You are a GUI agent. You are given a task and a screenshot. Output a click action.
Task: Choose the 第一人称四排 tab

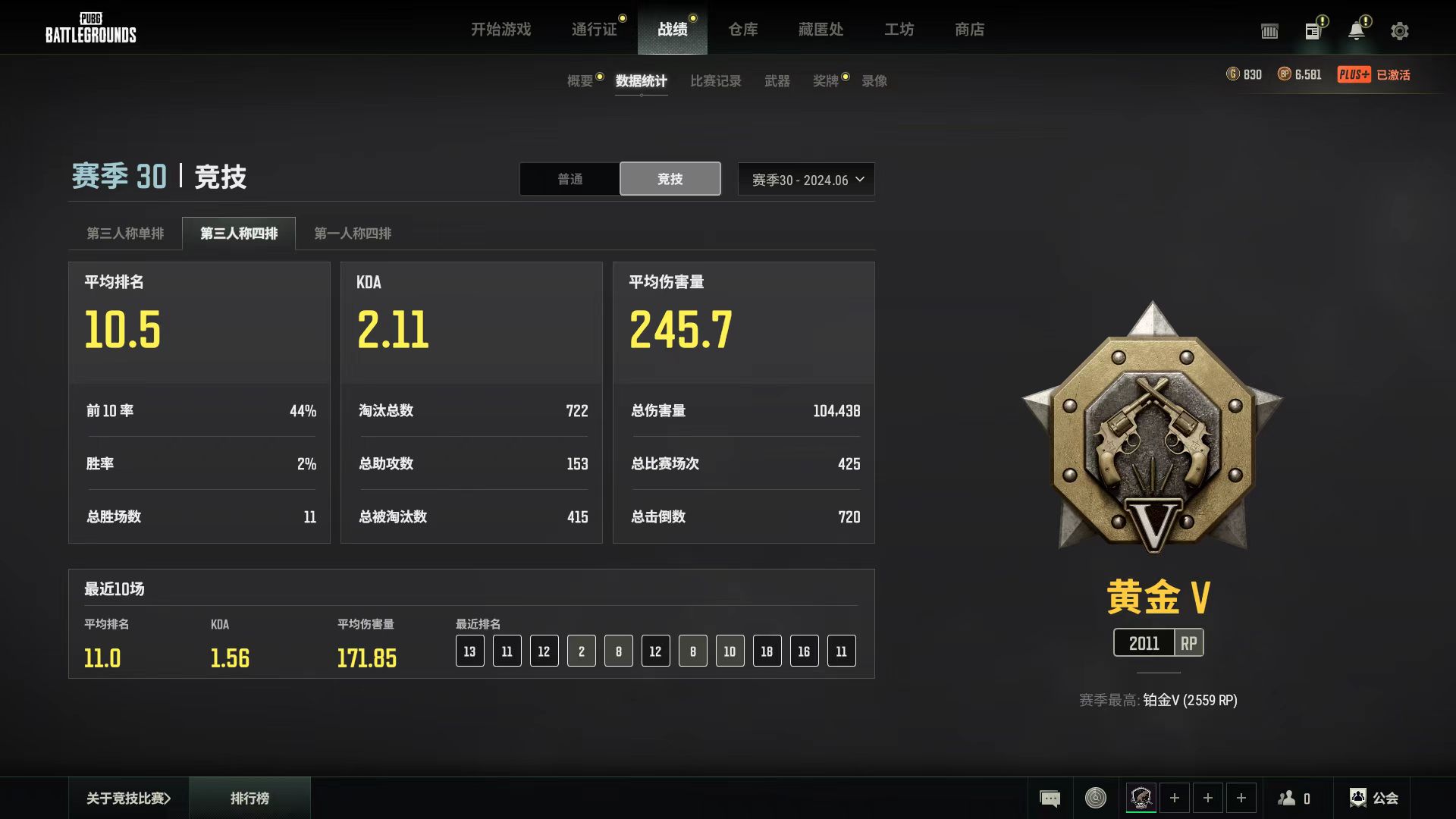(x=353, y=234)
